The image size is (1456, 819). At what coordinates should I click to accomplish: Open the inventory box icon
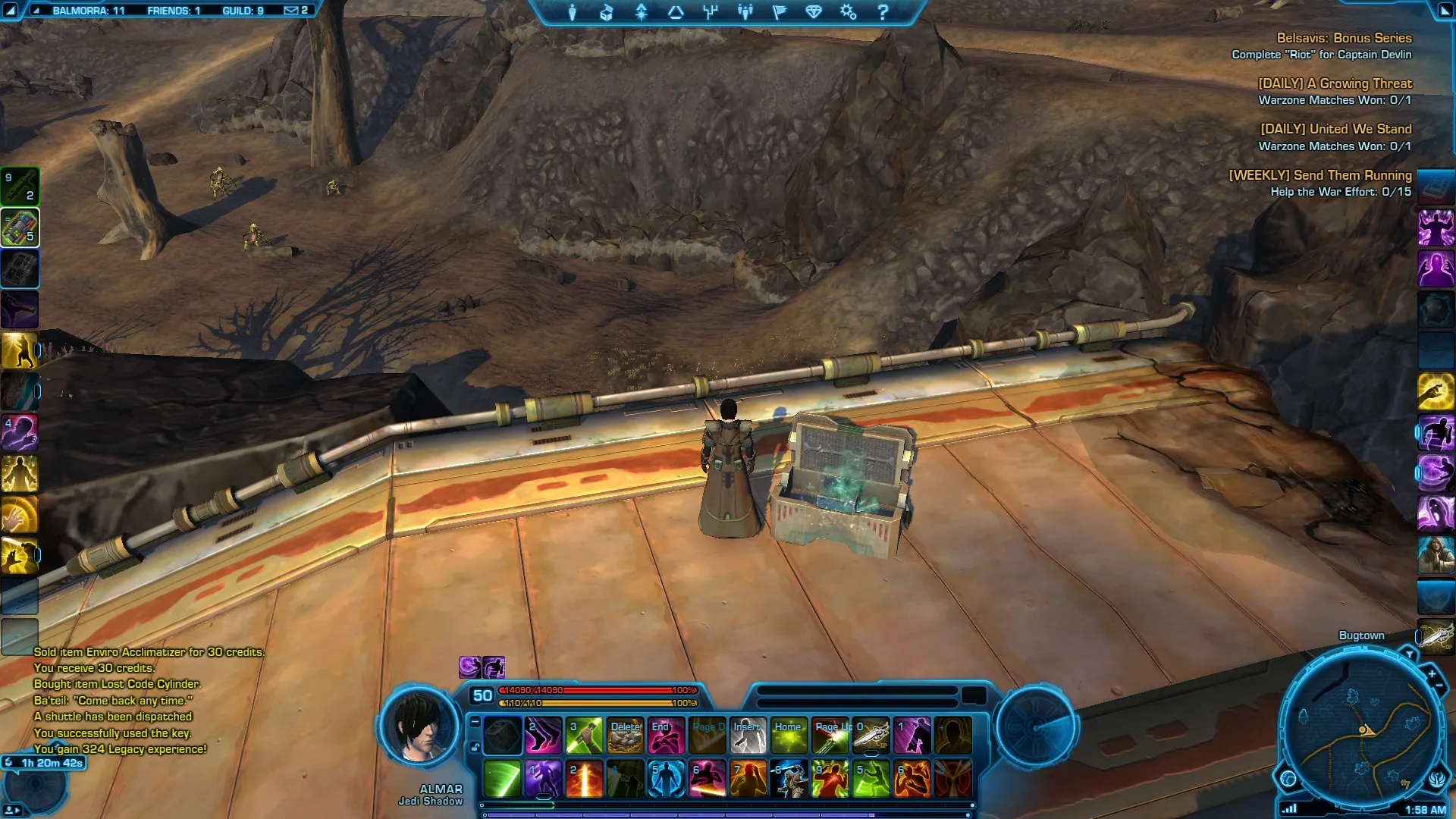[607, 12]
